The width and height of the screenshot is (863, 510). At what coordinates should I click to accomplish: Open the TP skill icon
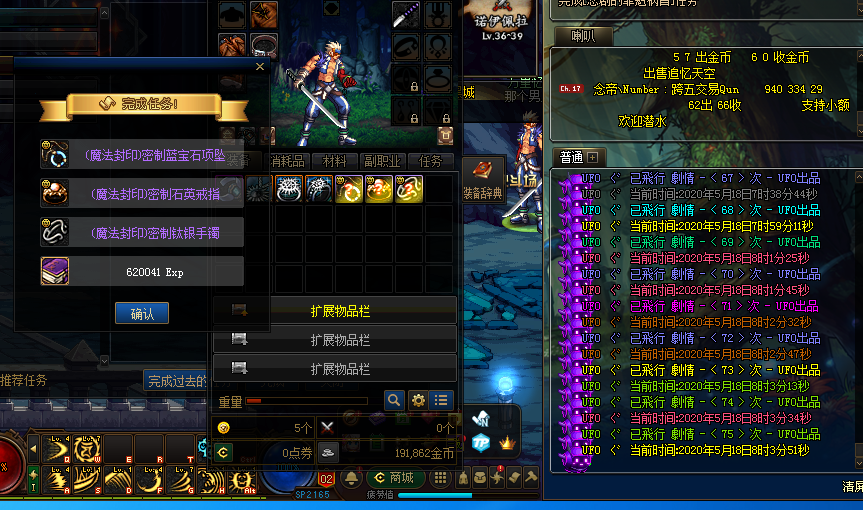point(481,443)
